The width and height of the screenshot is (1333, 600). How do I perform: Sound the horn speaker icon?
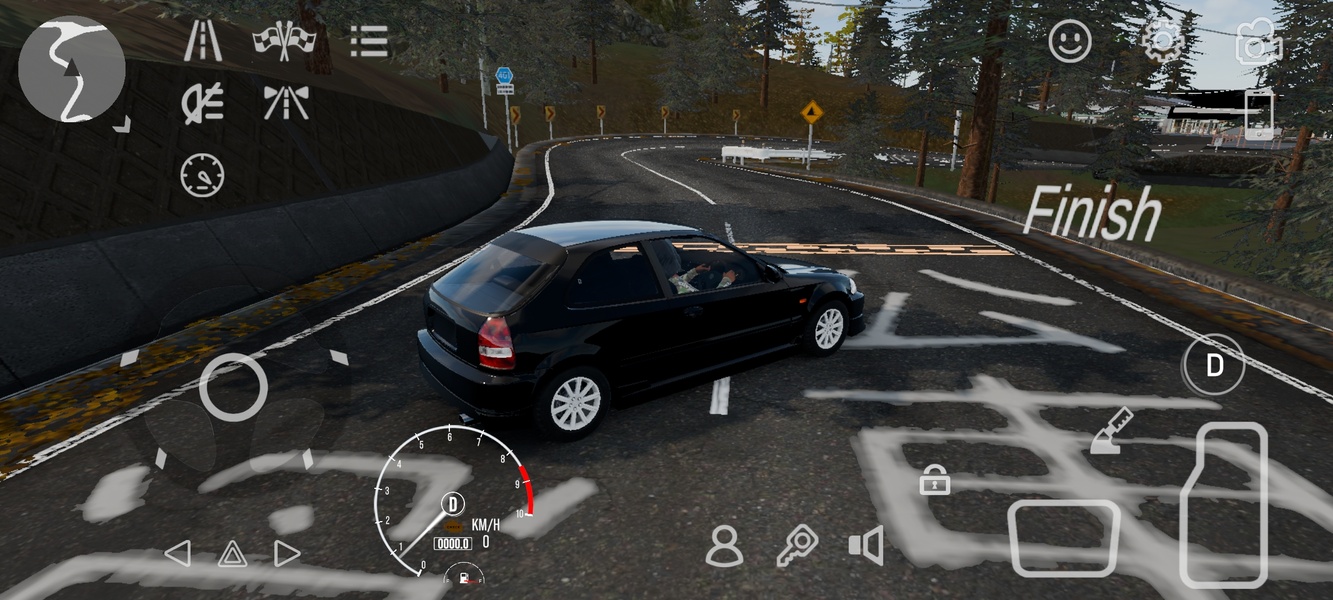click(866, 546)
